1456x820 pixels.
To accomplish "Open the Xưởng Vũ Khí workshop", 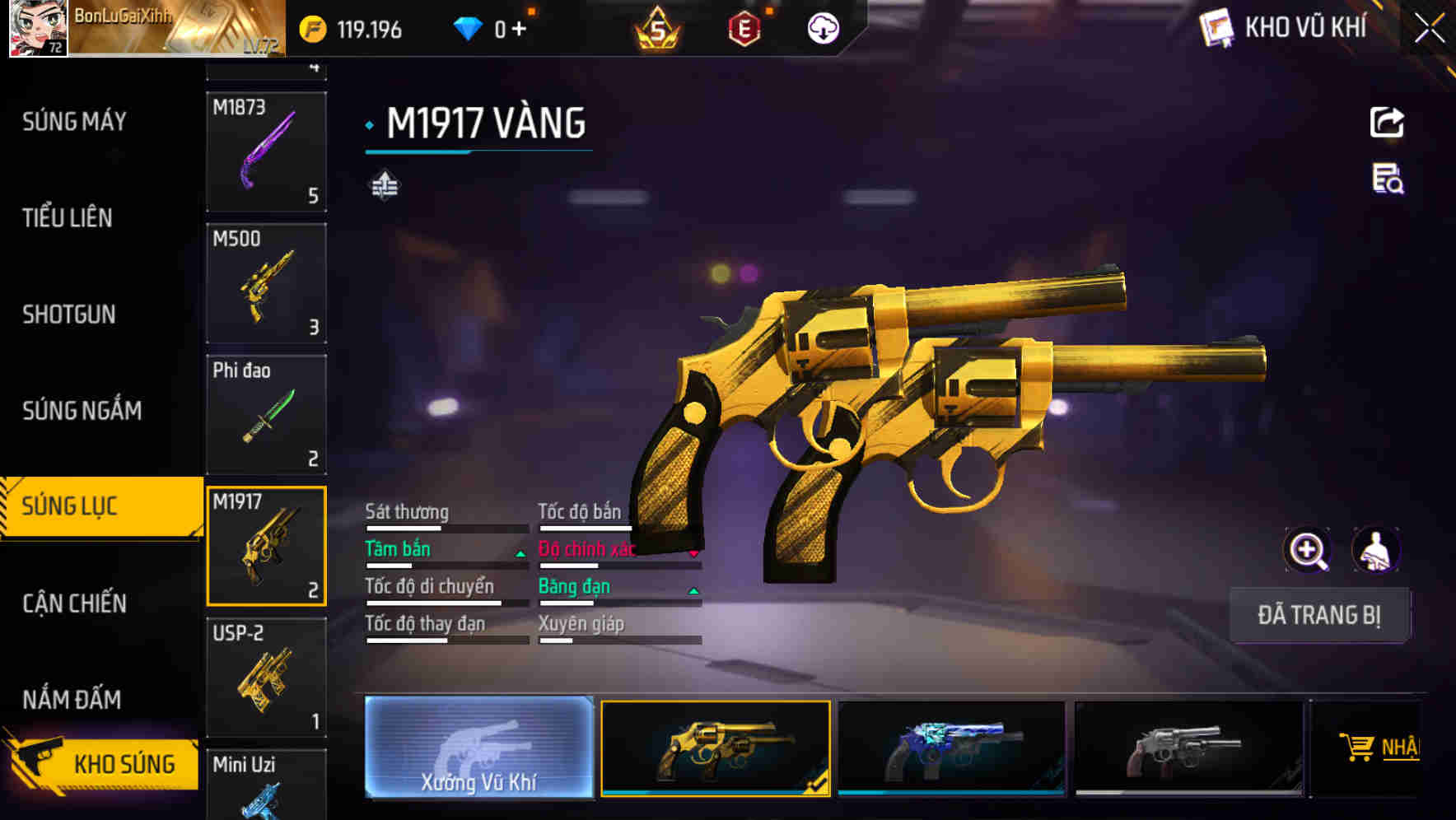I will point(478,748).
